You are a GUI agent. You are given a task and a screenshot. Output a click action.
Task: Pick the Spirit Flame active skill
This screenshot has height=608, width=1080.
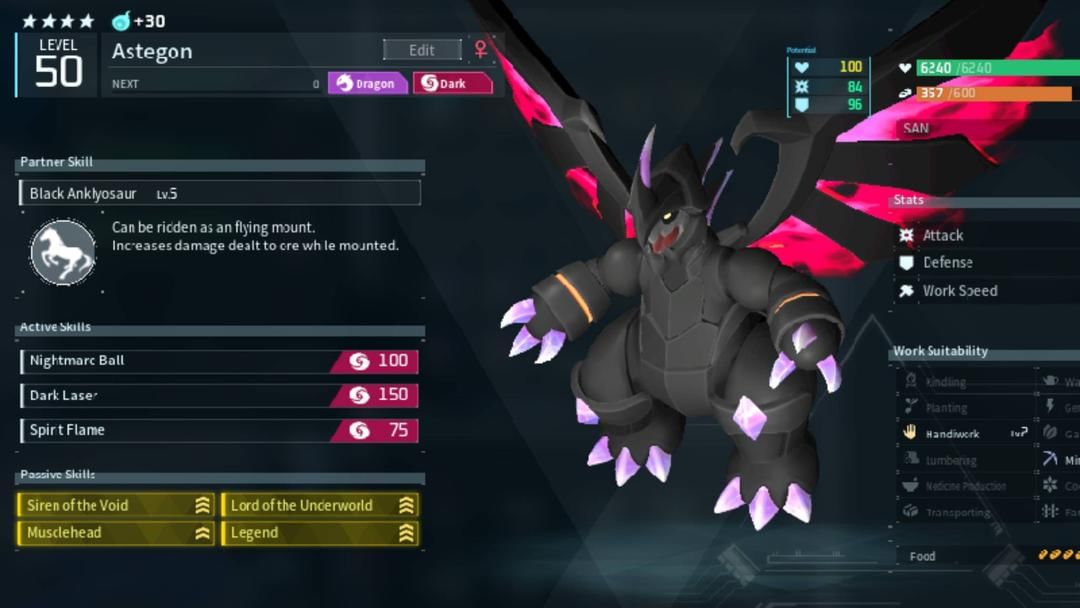pos(219,430)
